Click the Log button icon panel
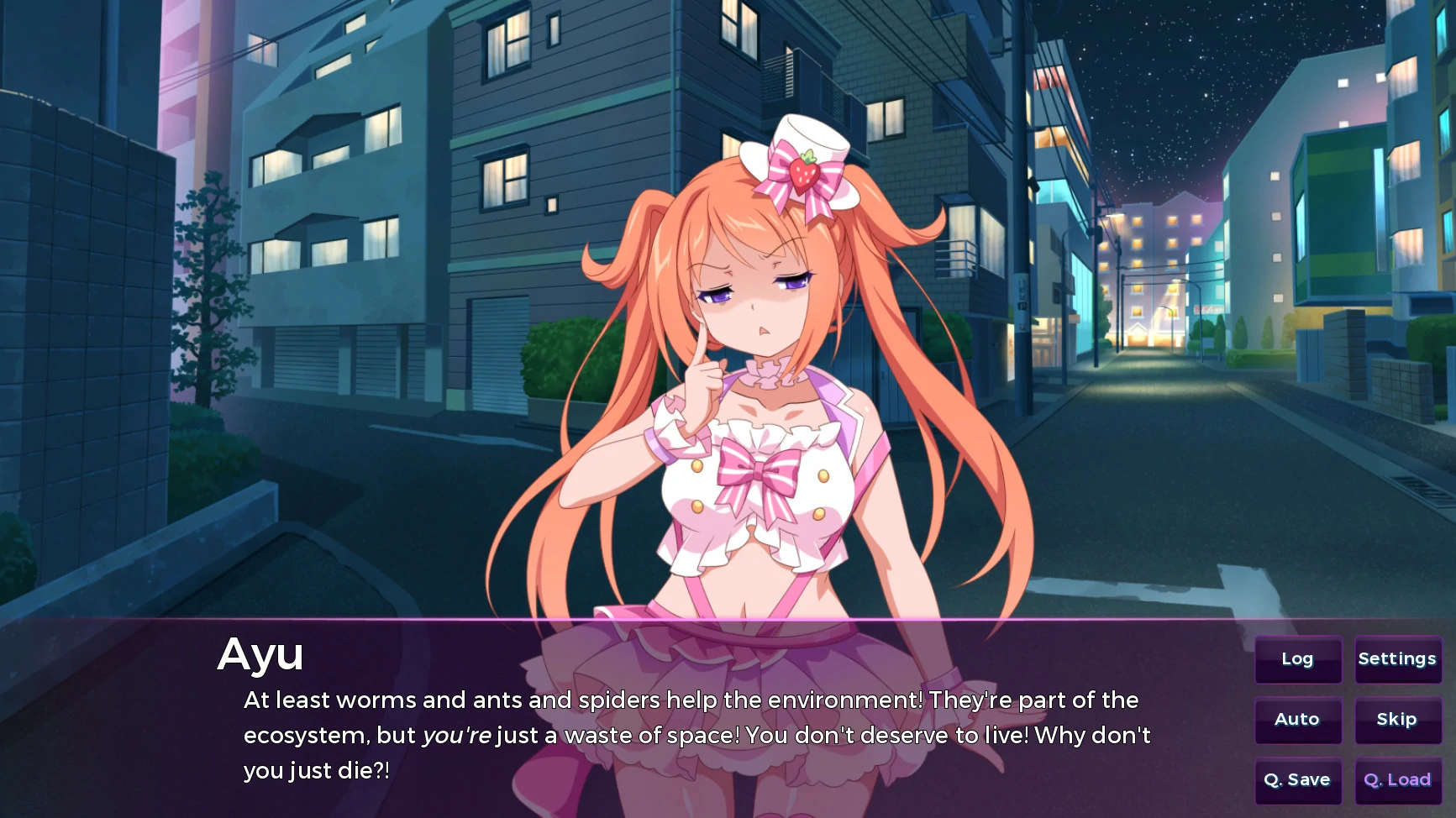The height and width of the screenshot is (818, 1456). coord(1297,659)
